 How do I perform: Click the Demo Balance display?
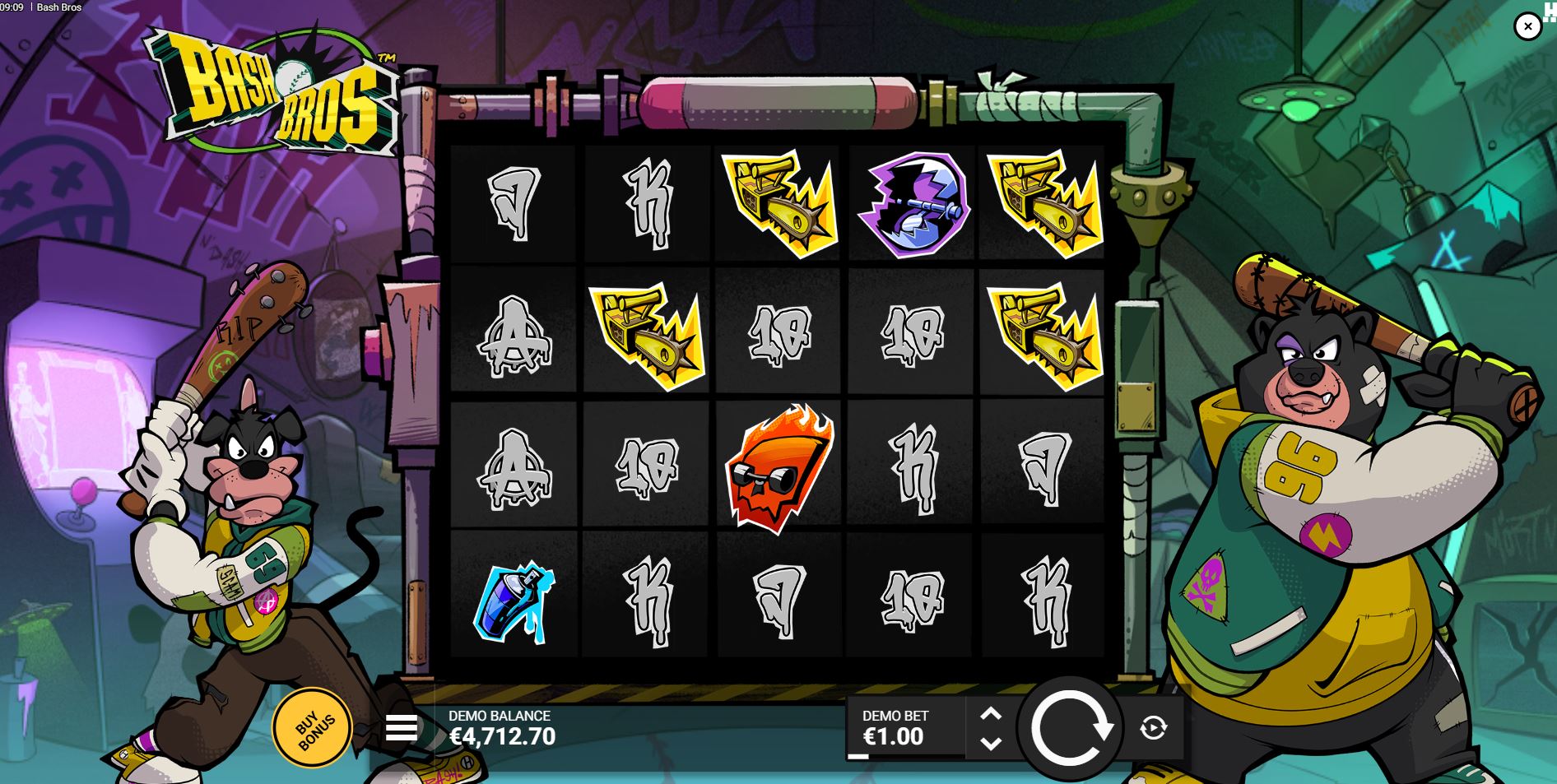(502, 728)
